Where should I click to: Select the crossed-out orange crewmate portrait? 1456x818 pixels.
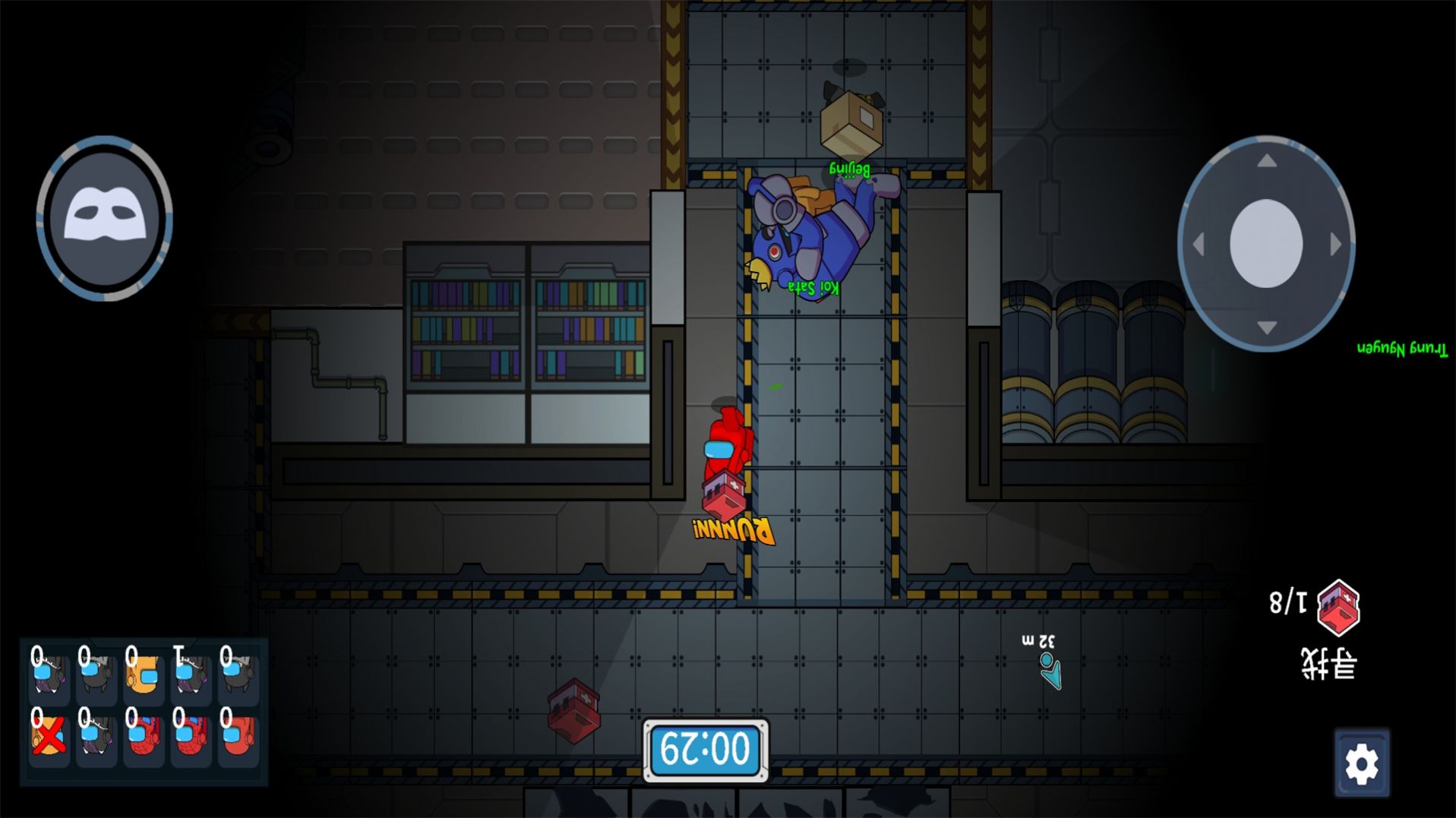point(48,735)
